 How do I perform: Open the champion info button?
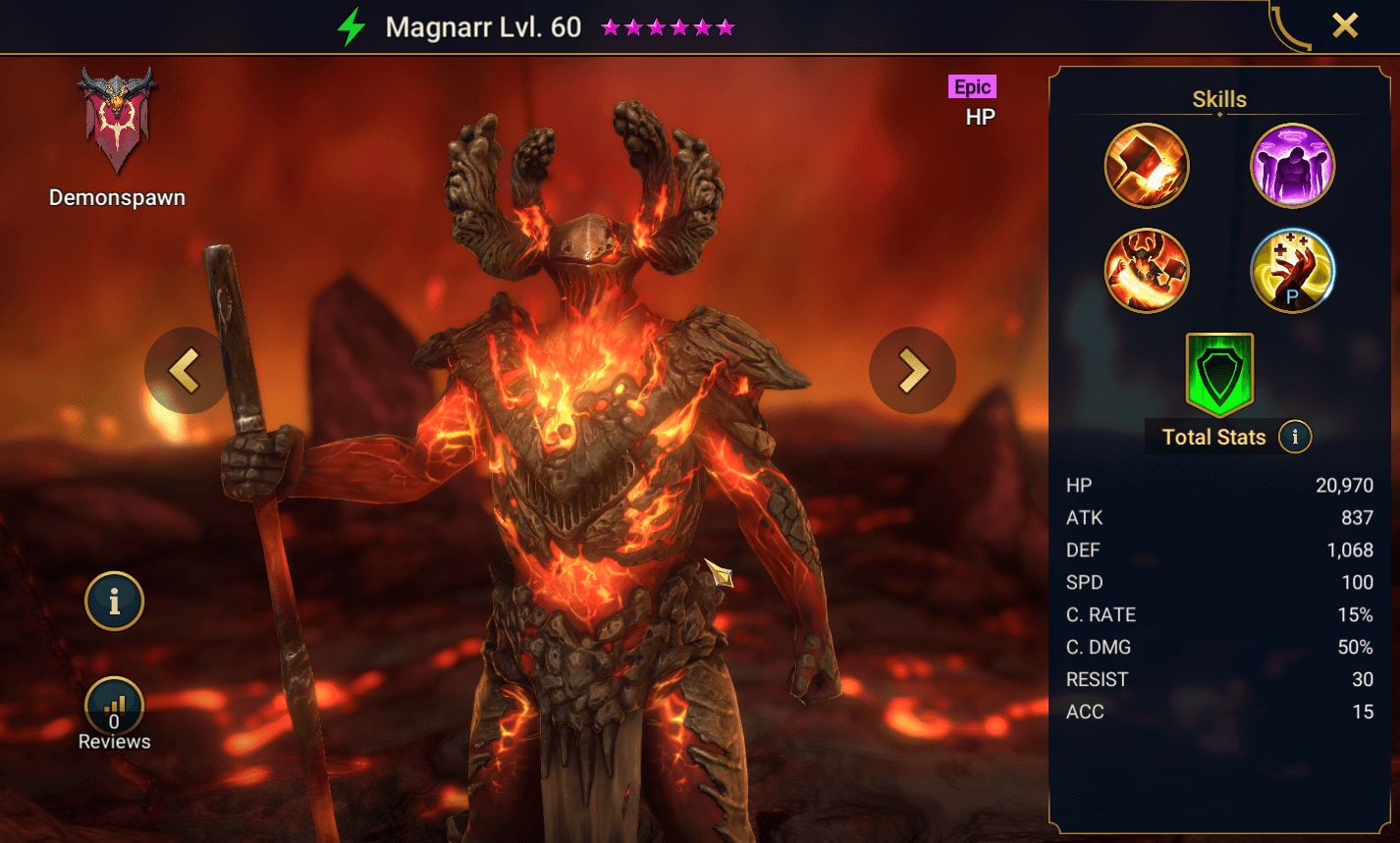pyautogui.click(x=114, y=601)
